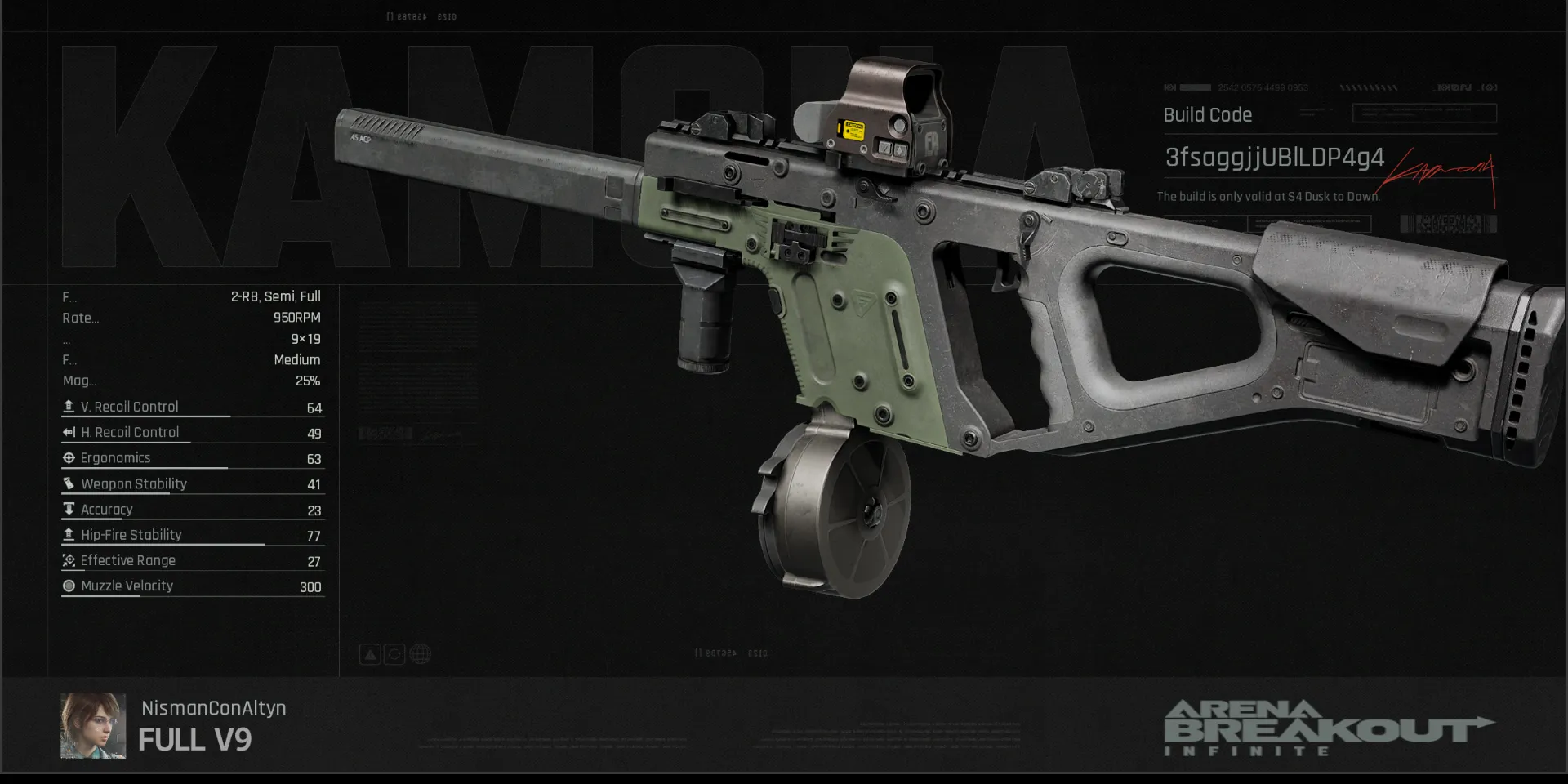This screenshot has width=1568, height=784.
Task: Click the circular arrows refresh icon
Action: pyautogui.click(x=394, y=654)
